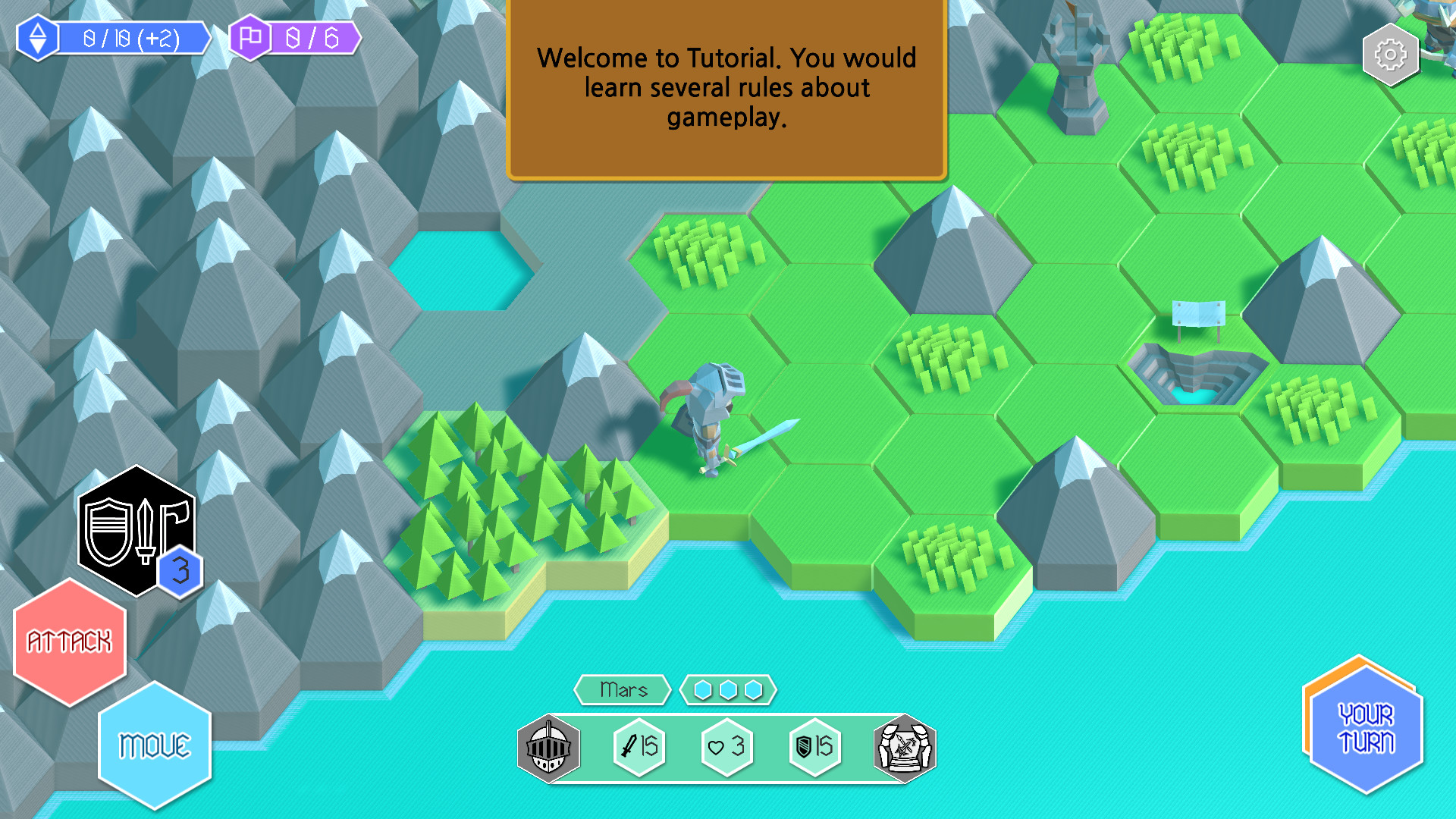1456x819 pixels.
Task: Open the settings gear menu
Action: 1390,54
